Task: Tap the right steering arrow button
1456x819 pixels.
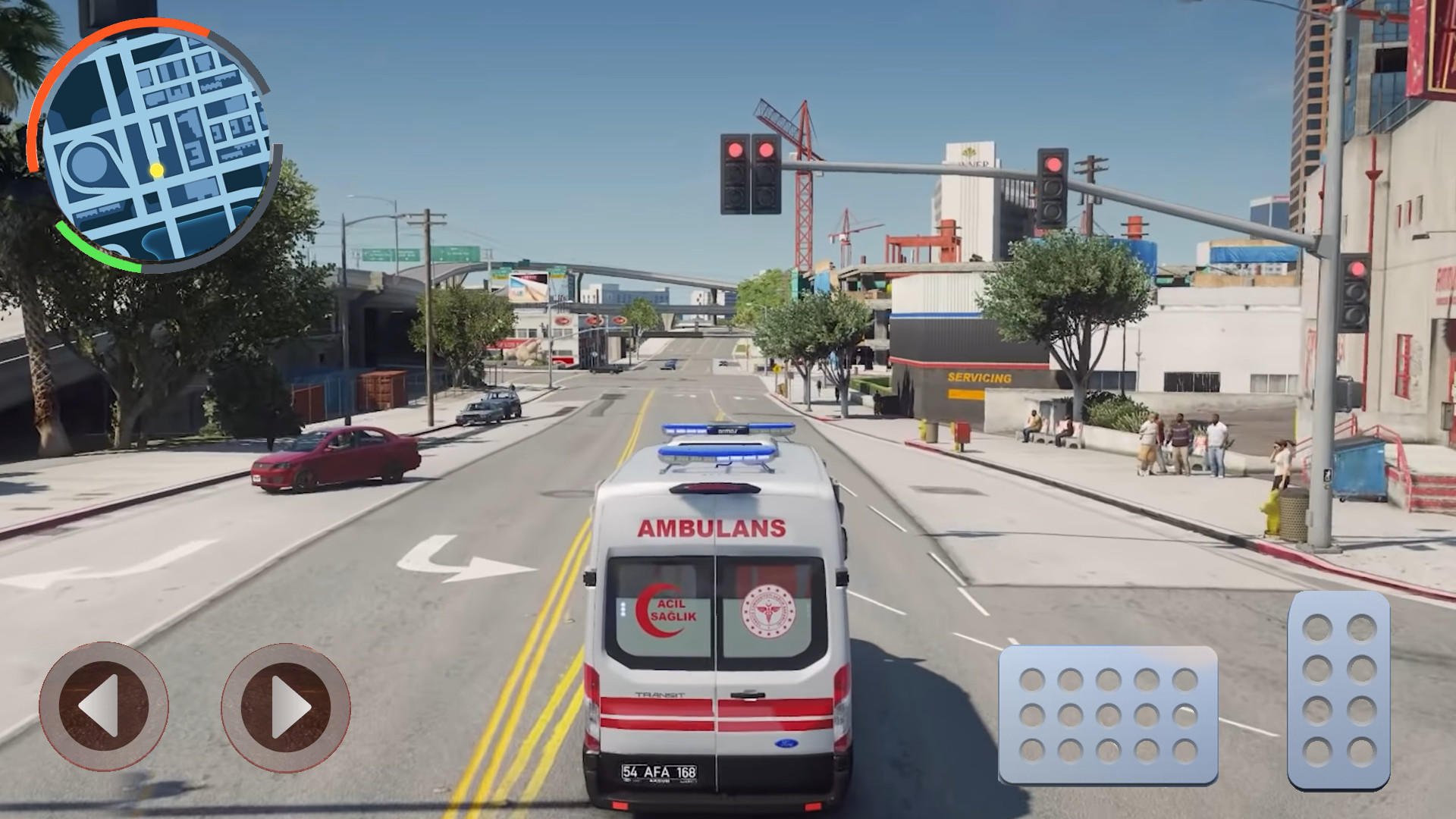Action: tap(287, 707)
